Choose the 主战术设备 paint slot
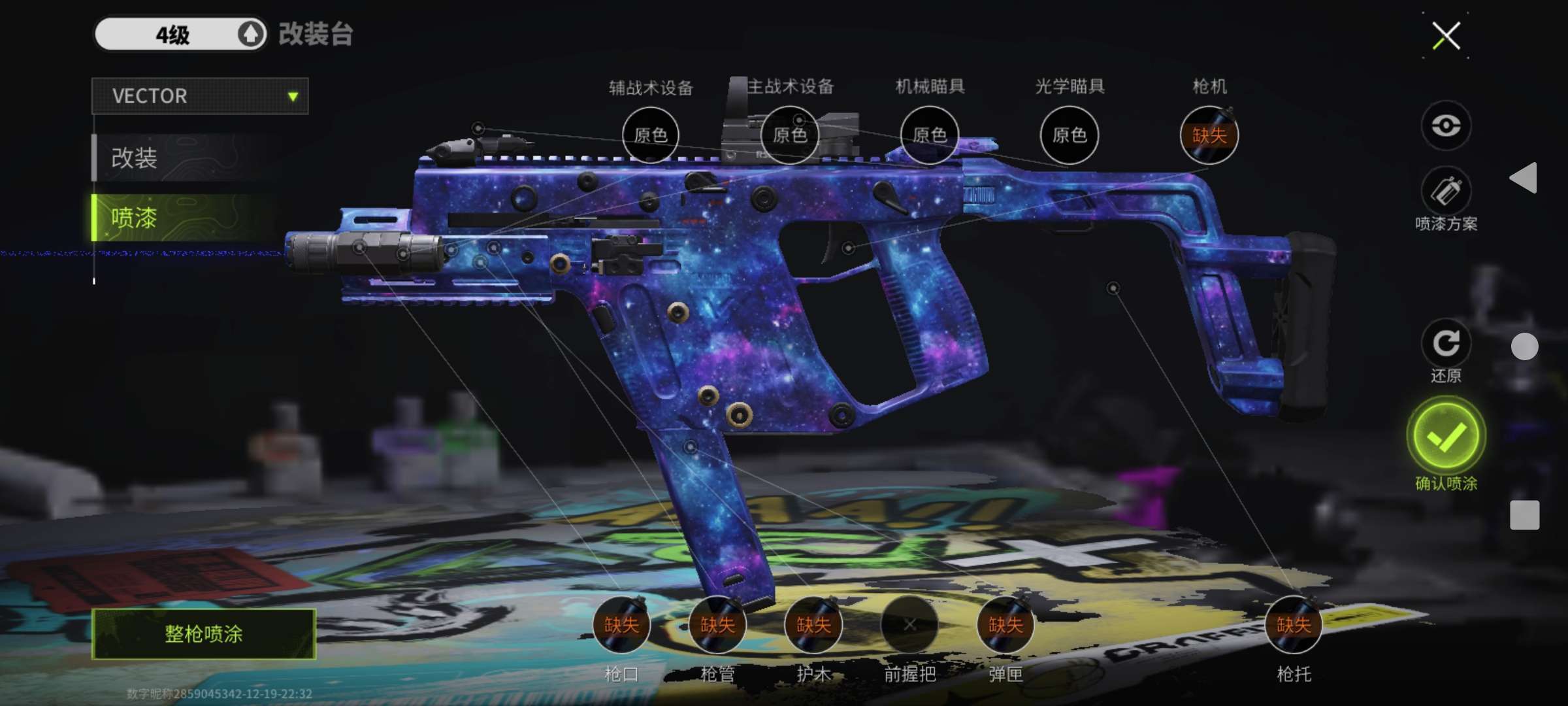 tap(790, 135)
